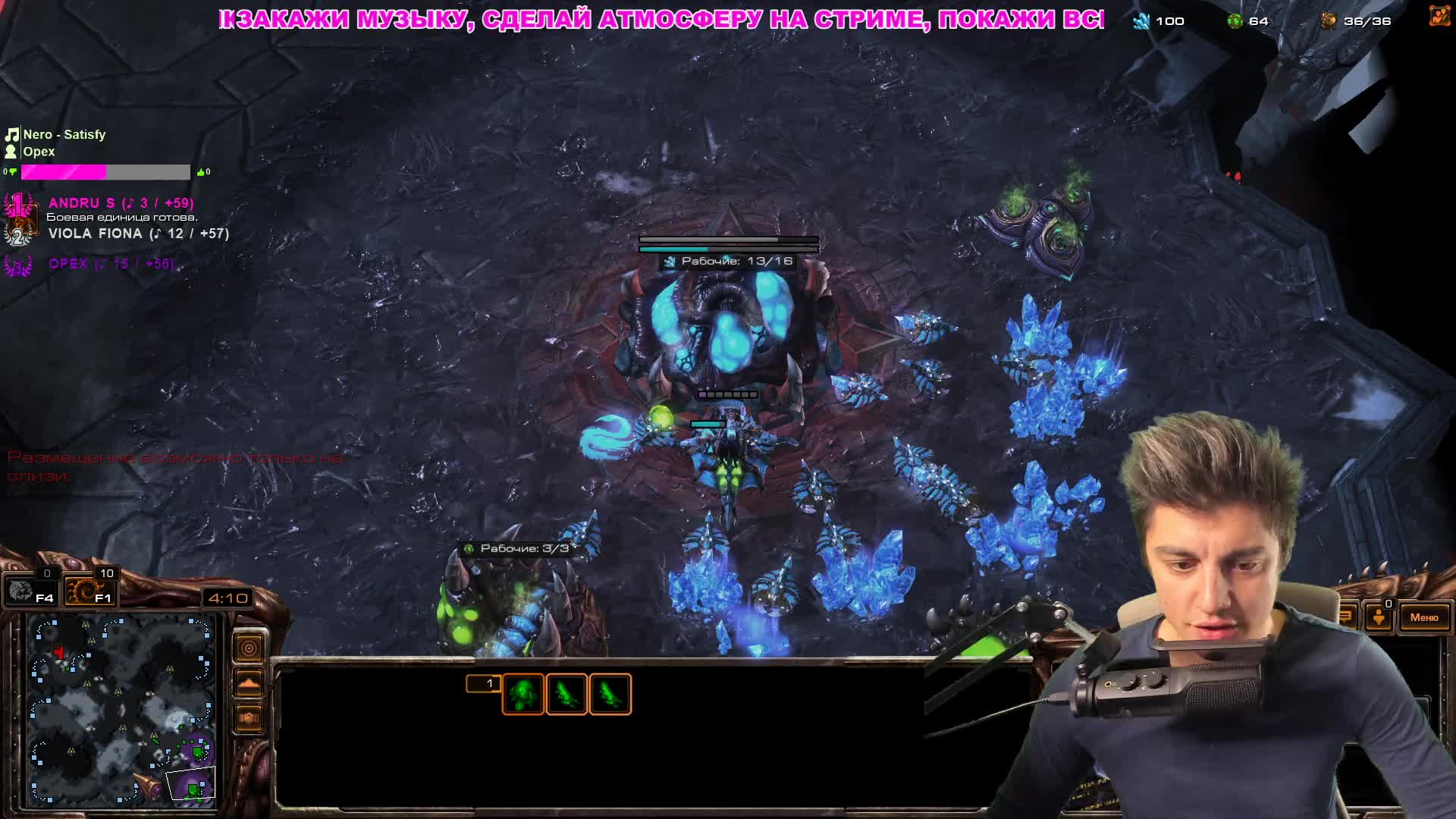Viewport: 1456px width, 819px height.
Task: Open the Меню button
Action: [x=1423, y=617]
